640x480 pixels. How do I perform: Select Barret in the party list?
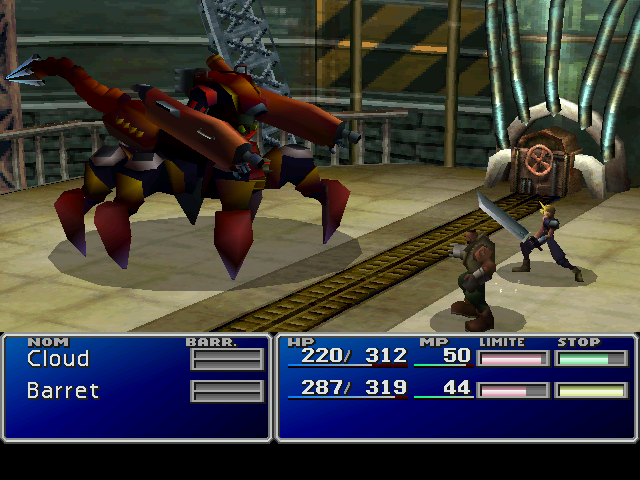[63, 390]
